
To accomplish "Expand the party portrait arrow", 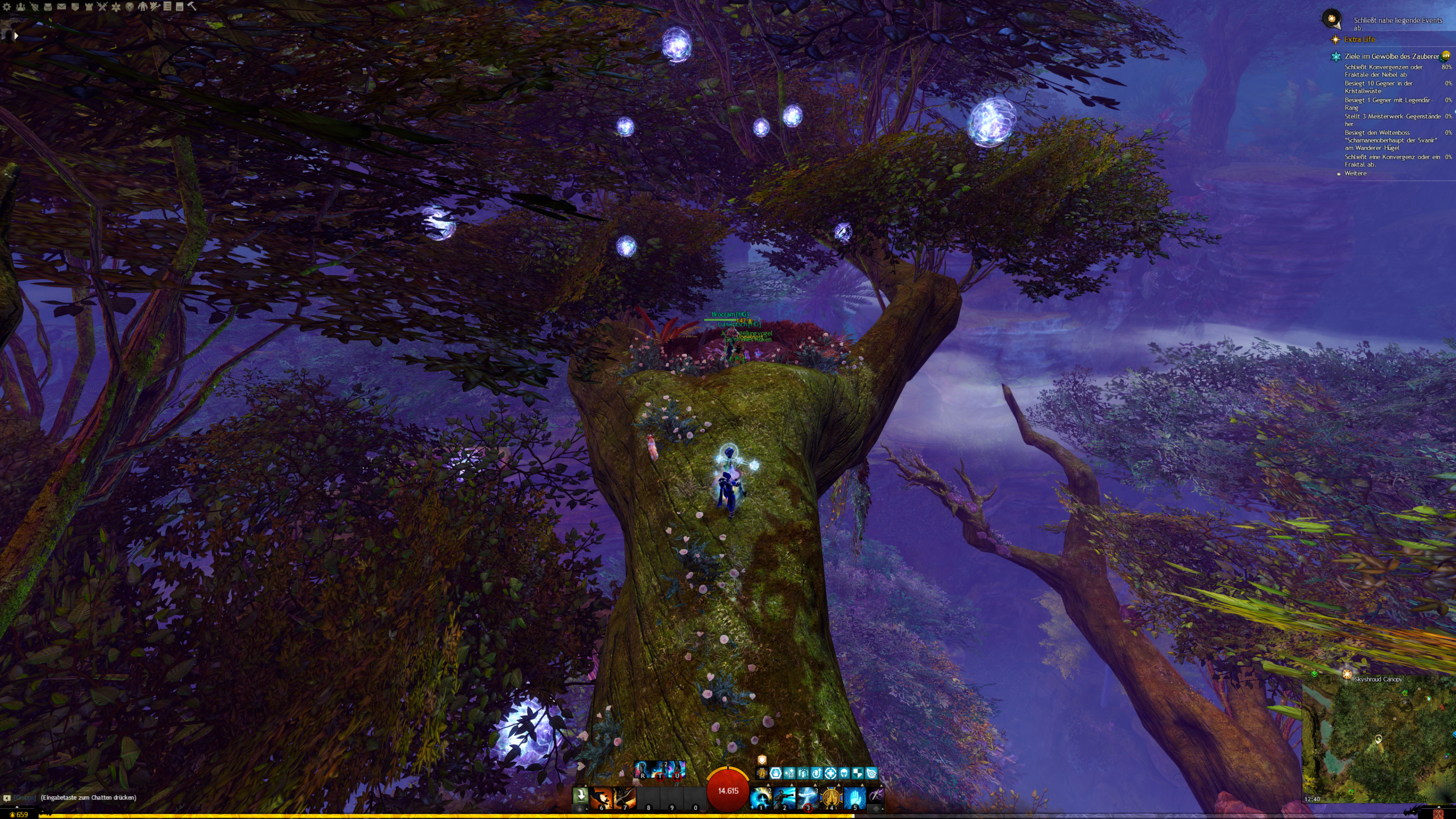I will pos(16,36).
